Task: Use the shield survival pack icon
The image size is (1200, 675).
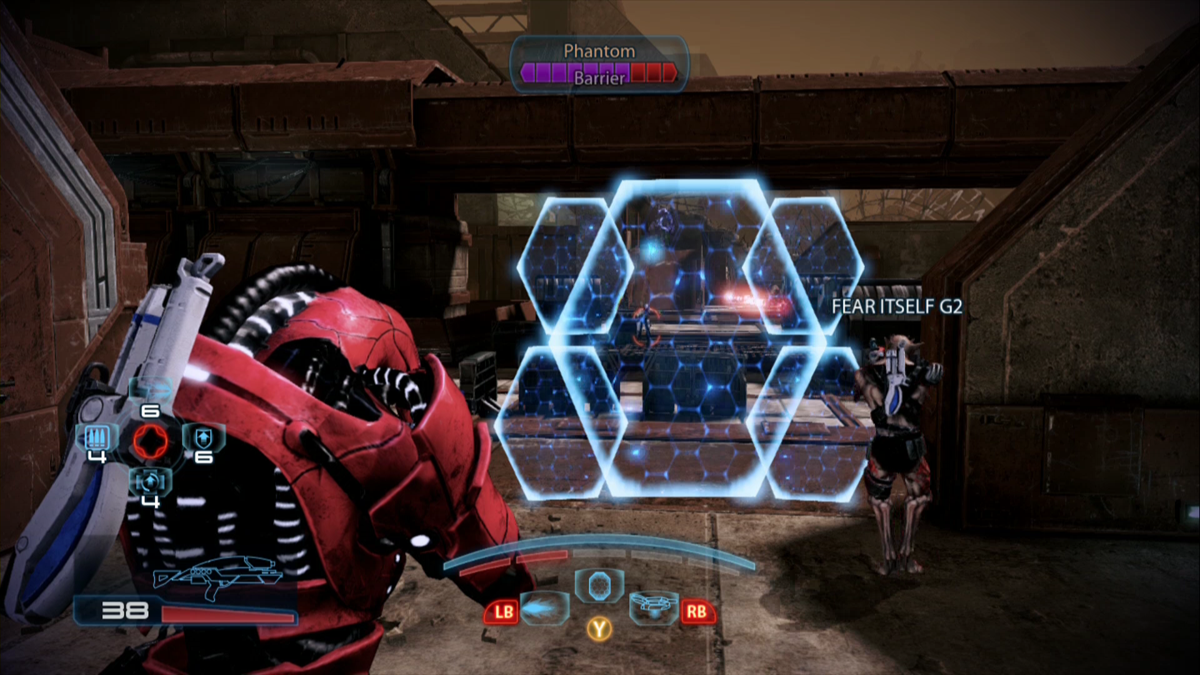Action: click(x=203, y=437)
